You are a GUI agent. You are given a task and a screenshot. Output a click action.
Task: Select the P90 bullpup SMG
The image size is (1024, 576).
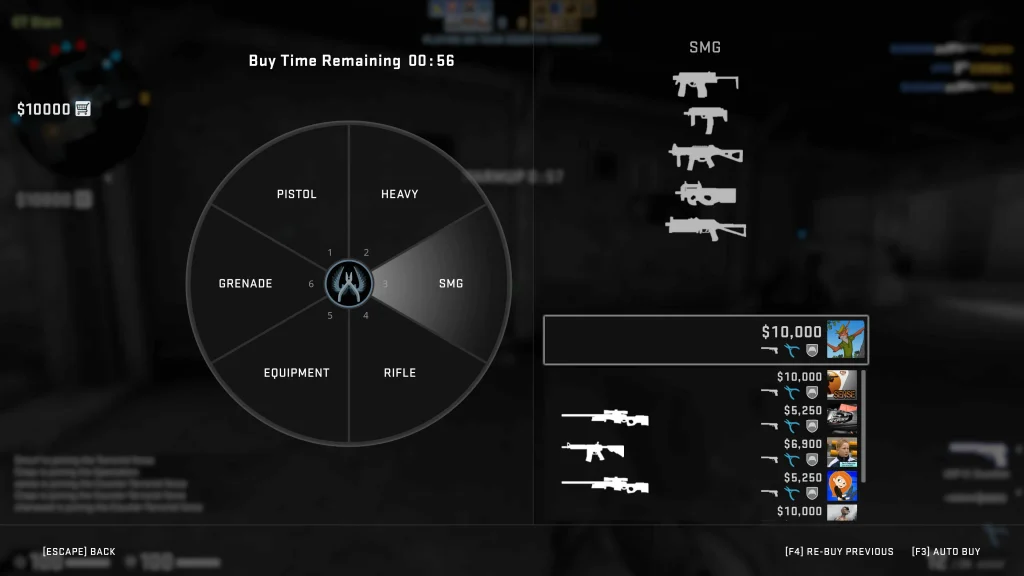705,192
